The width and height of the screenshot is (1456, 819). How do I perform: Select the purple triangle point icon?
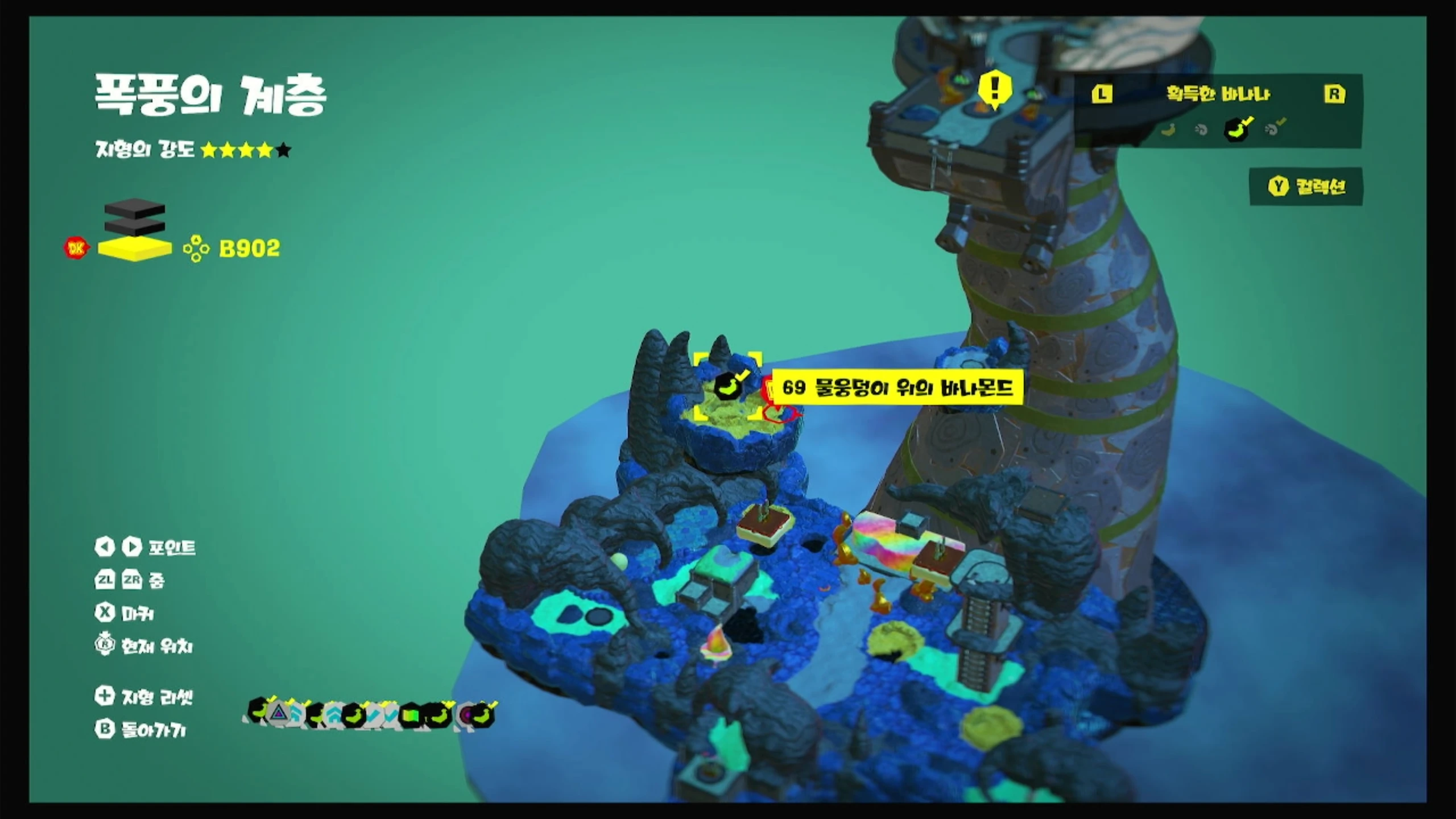(x=278, y=713)
